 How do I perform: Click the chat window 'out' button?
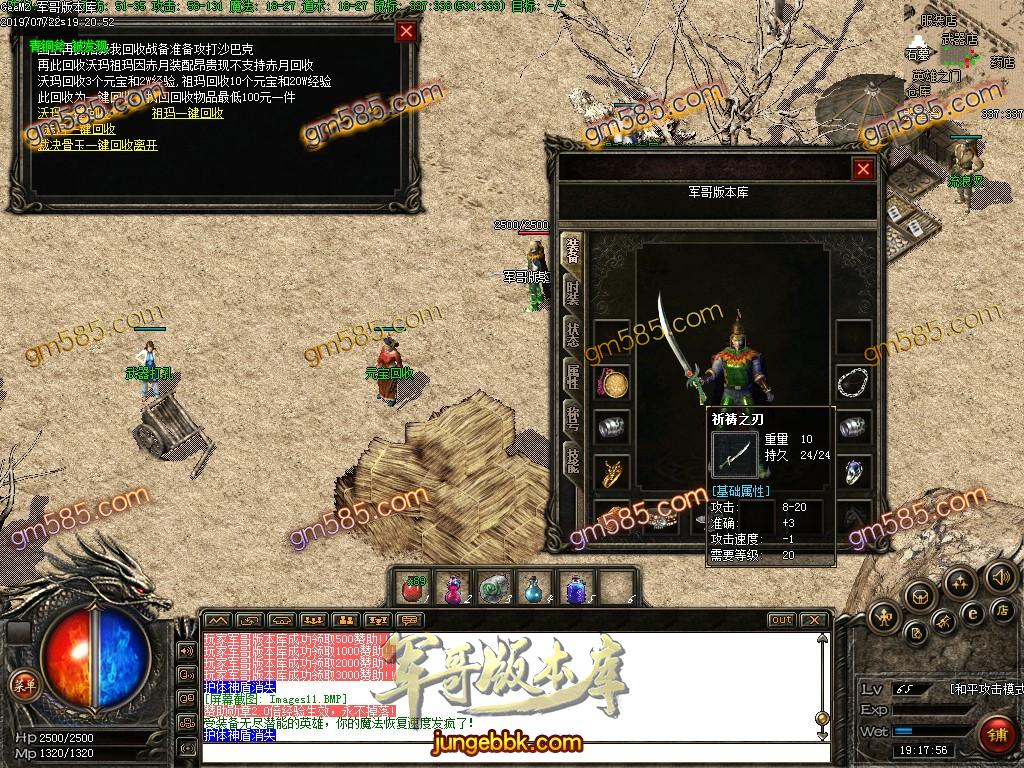782,620
